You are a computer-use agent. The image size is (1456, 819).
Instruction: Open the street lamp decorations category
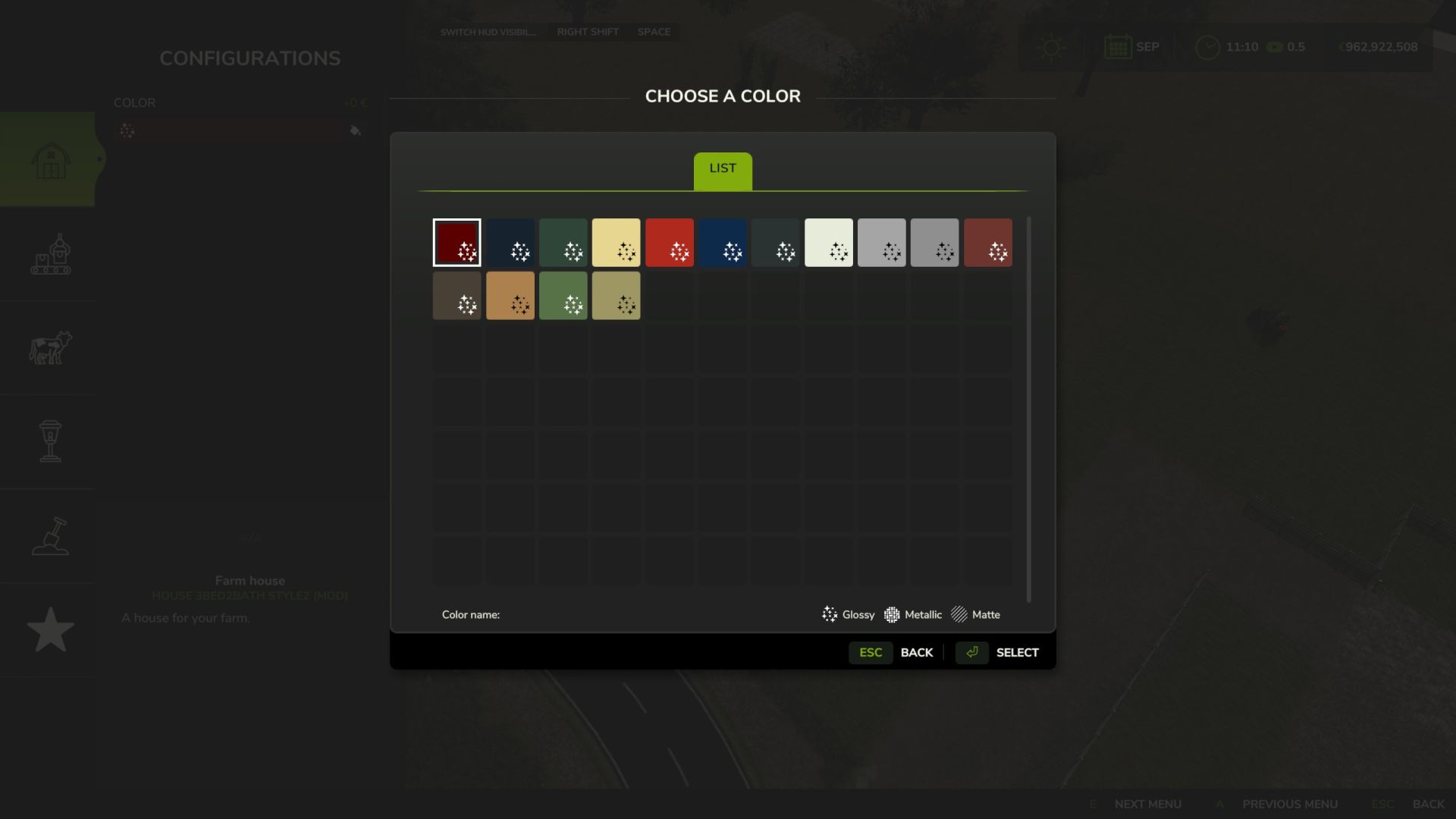click(x=50, y=441)
